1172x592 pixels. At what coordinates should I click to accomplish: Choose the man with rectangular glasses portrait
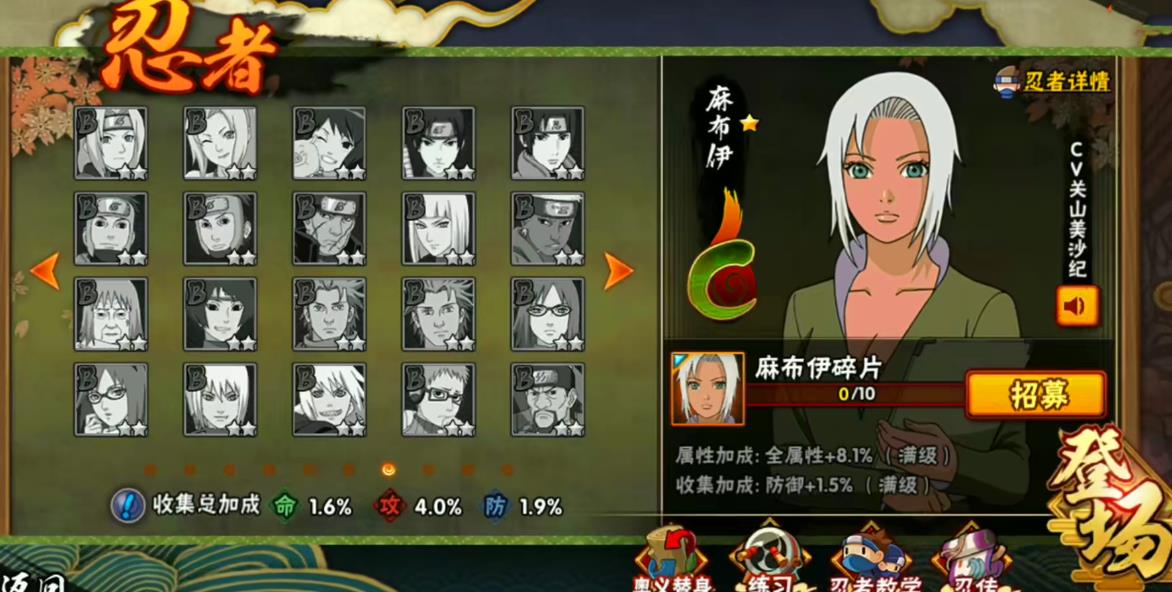(438, 400)
